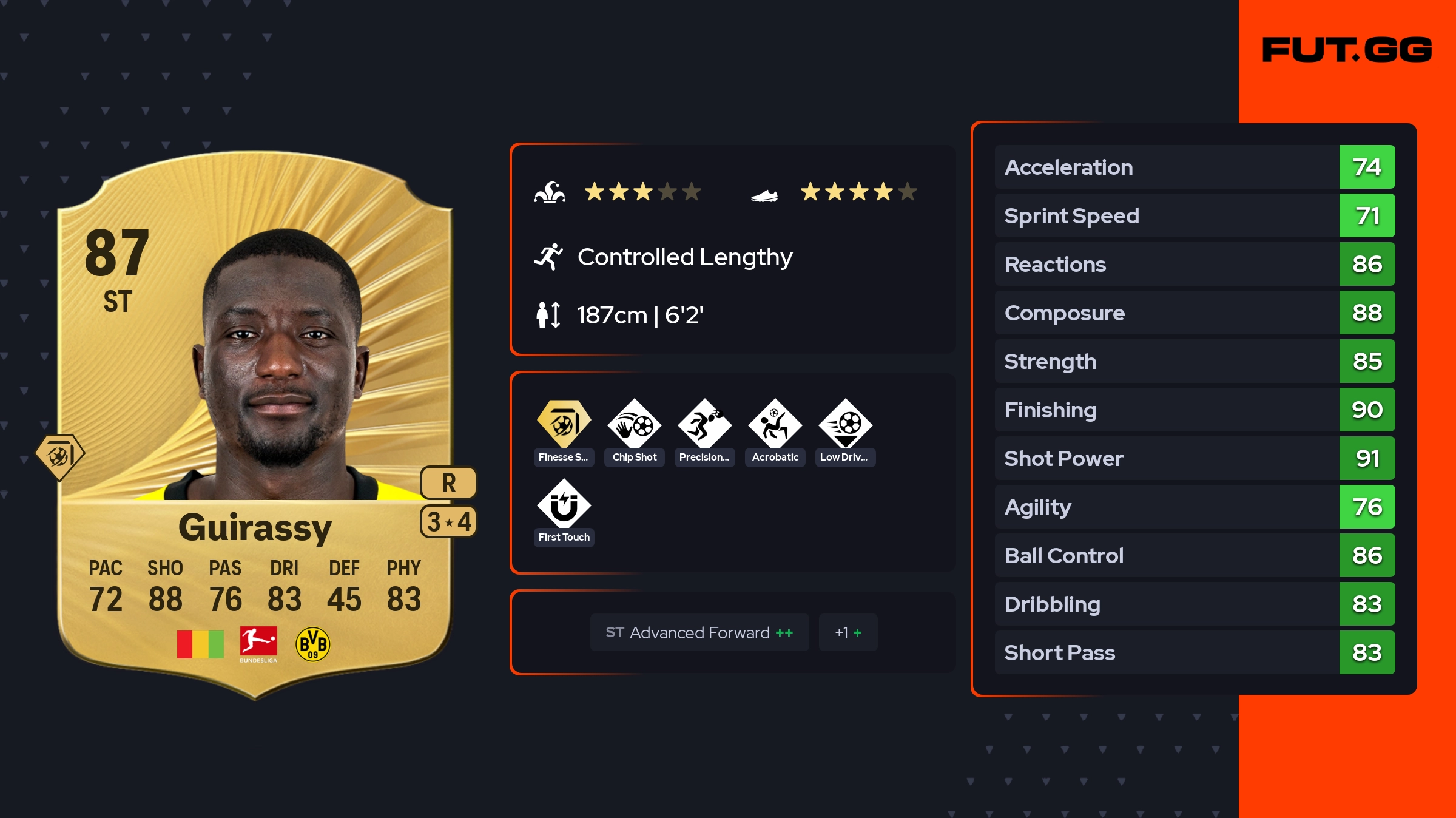The width and height of the screenshot is (1456, 818).
Task: Click the Controlled Lengthy AcceleRATE label
Action: [684, 257]
